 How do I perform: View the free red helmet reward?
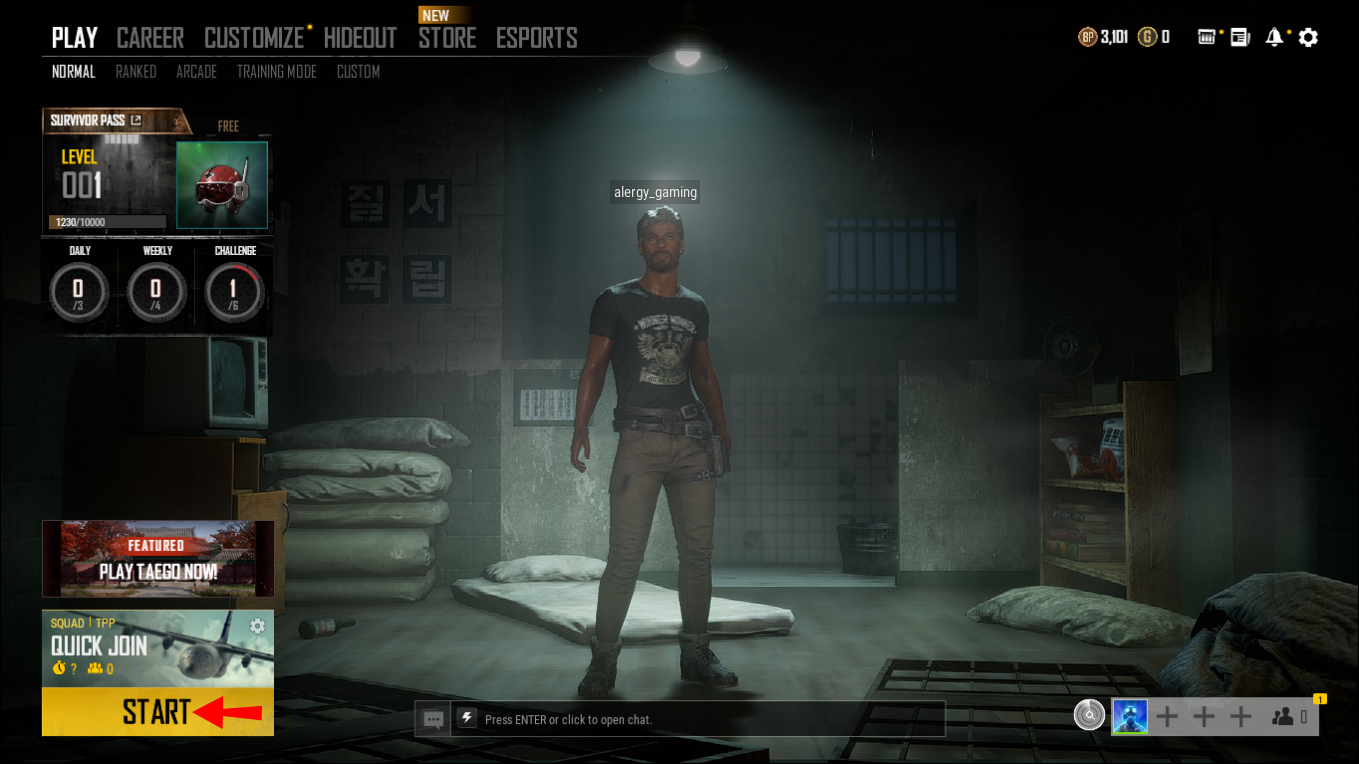(222, 185)
